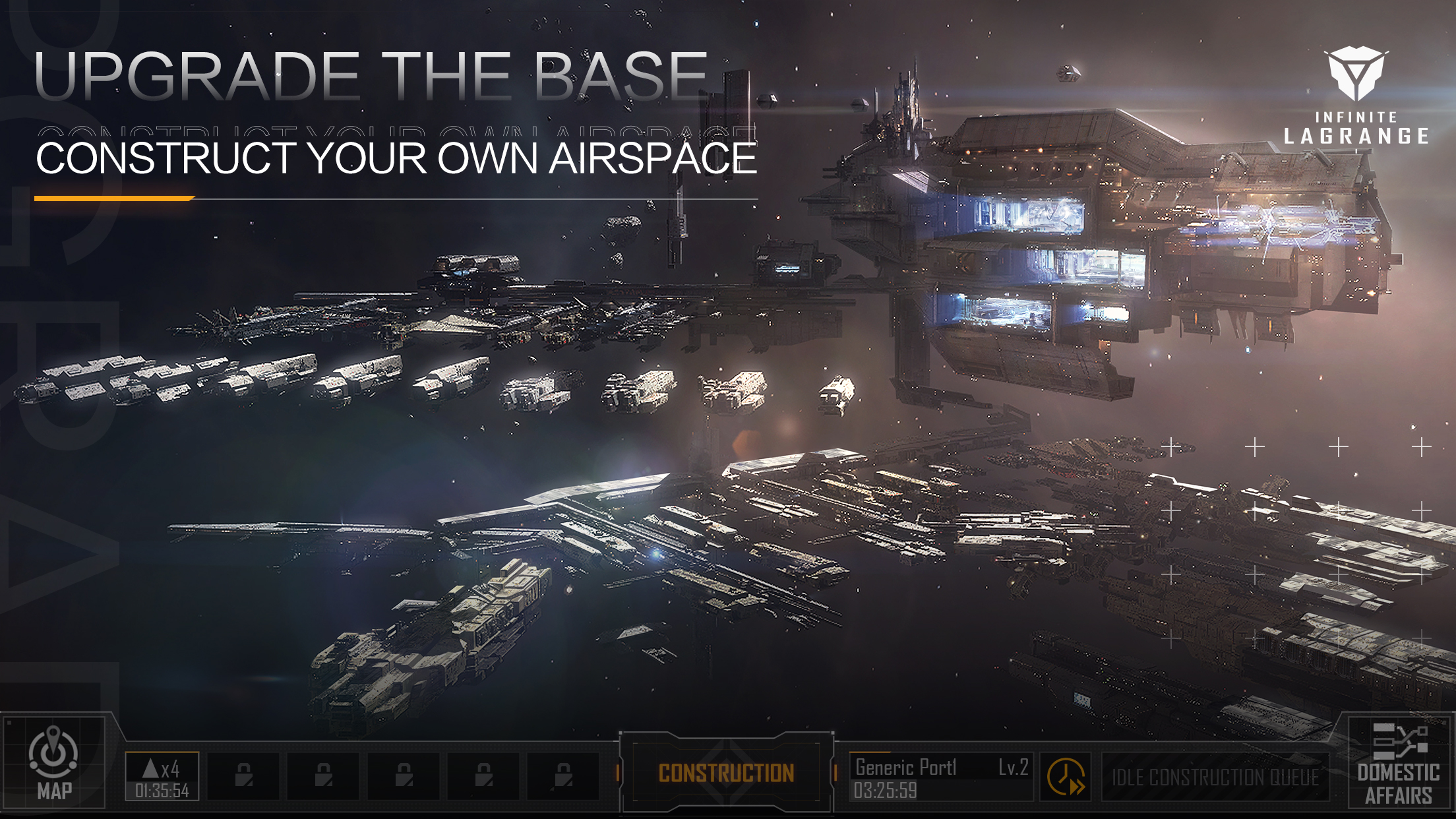1456x819 pixels.
Task: Open the Map view
Action: click(x=54, y=764)
